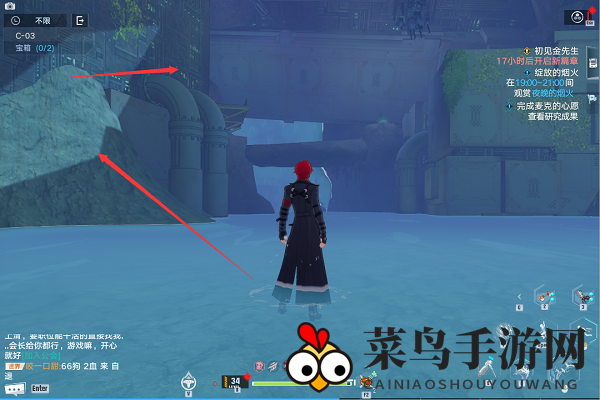Open the 初见金先生 quest entry
The width and height of the screenshot is (600, 400).
556,50
